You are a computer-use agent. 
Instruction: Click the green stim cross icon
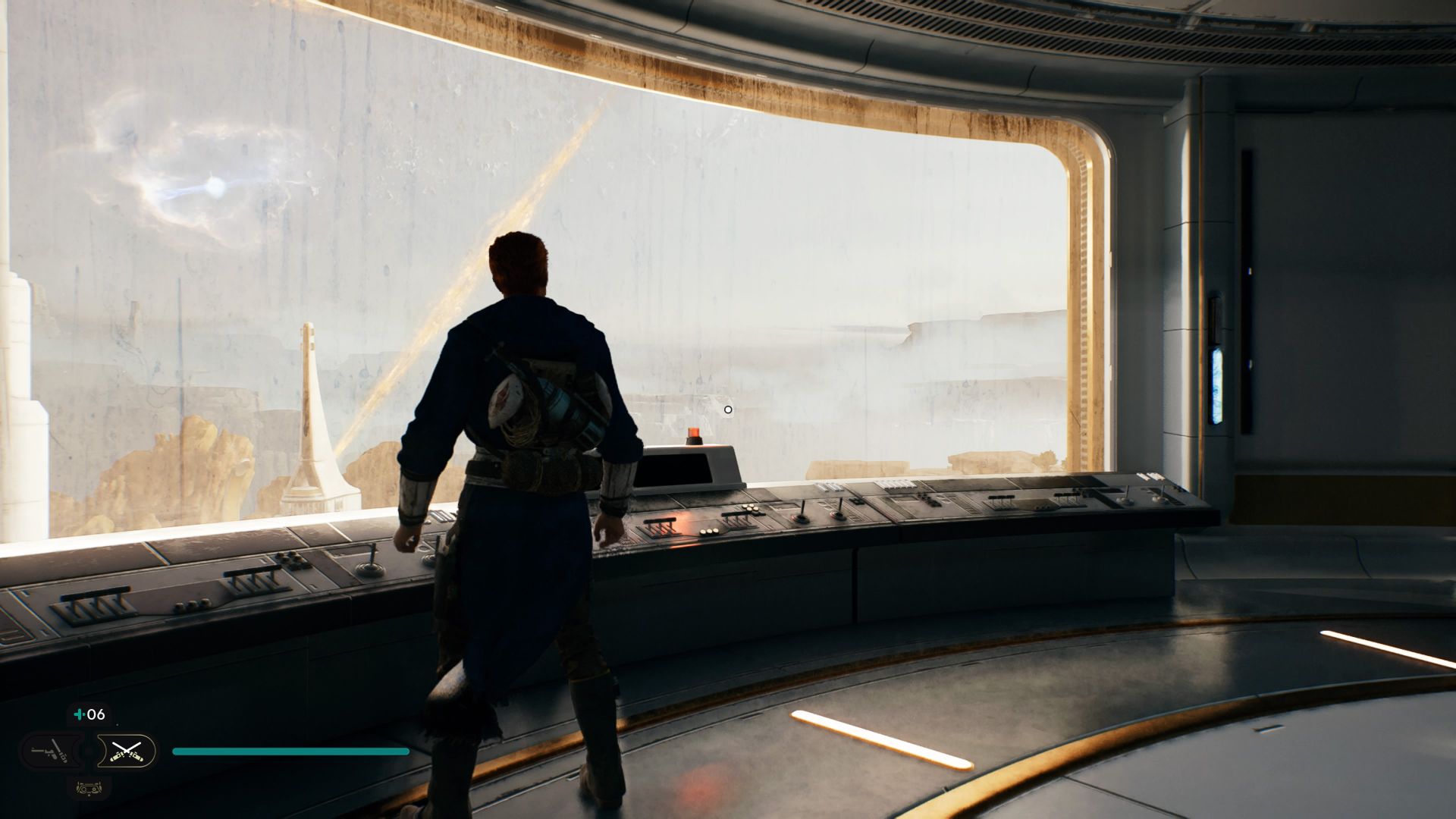tap(78, 714)
